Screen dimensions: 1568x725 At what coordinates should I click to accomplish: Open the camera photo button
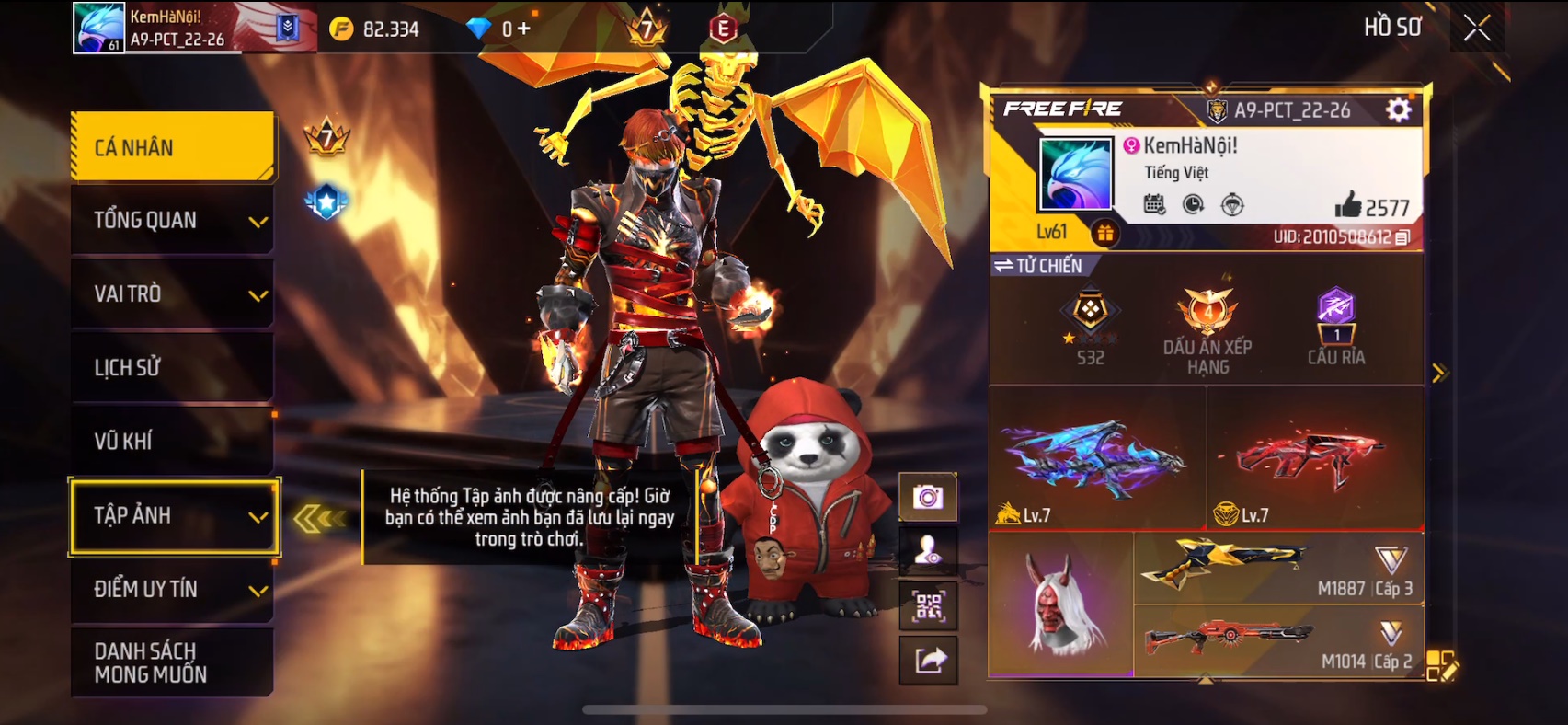928,498
